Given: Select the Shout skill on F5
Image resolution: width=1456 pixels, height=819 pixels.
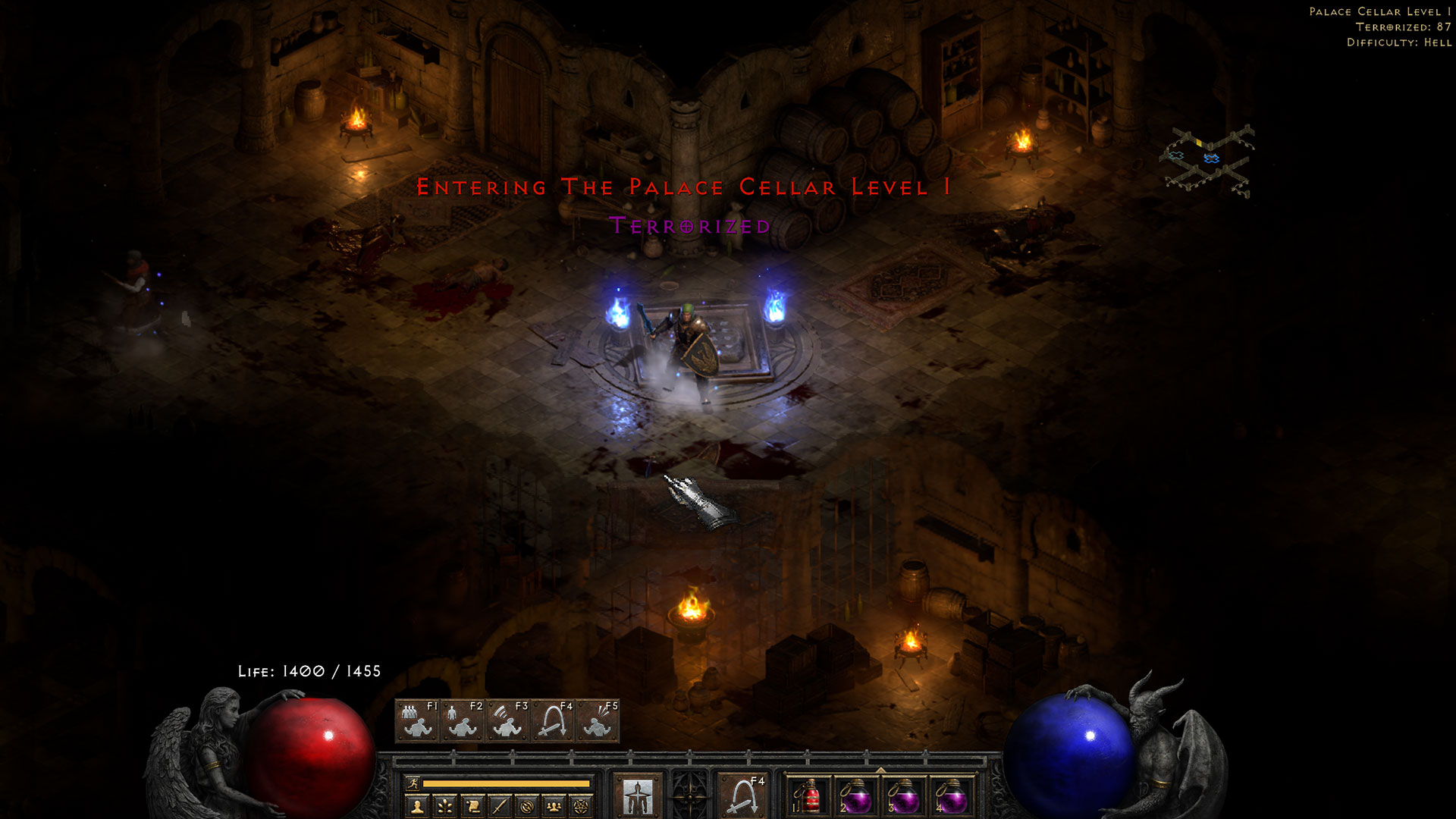Looking at the screenshot, I should pyautogui.click(x=599, y=718).
